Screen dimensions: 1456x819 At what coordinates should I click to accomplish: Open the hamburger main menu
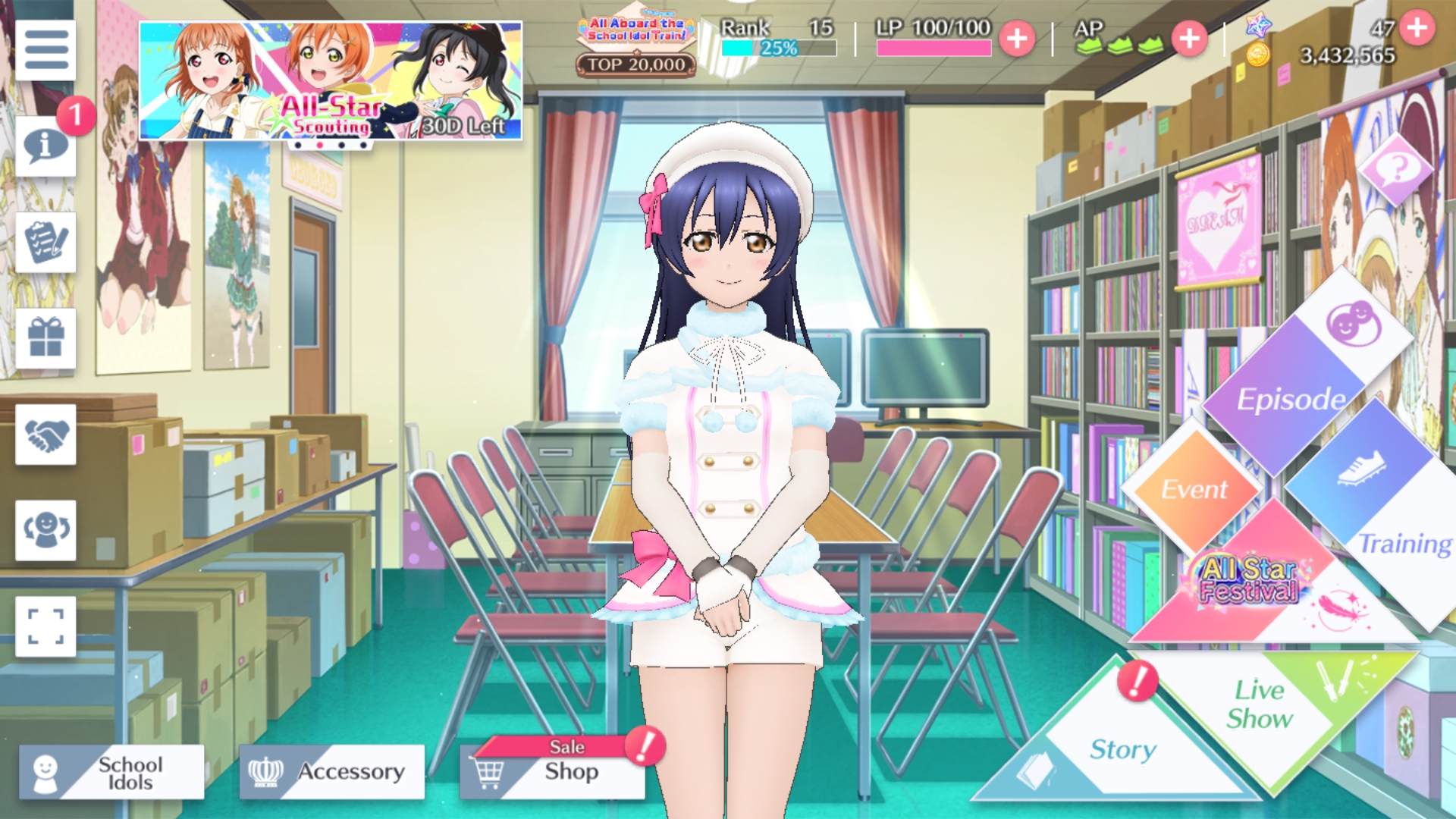pos(45,50)
